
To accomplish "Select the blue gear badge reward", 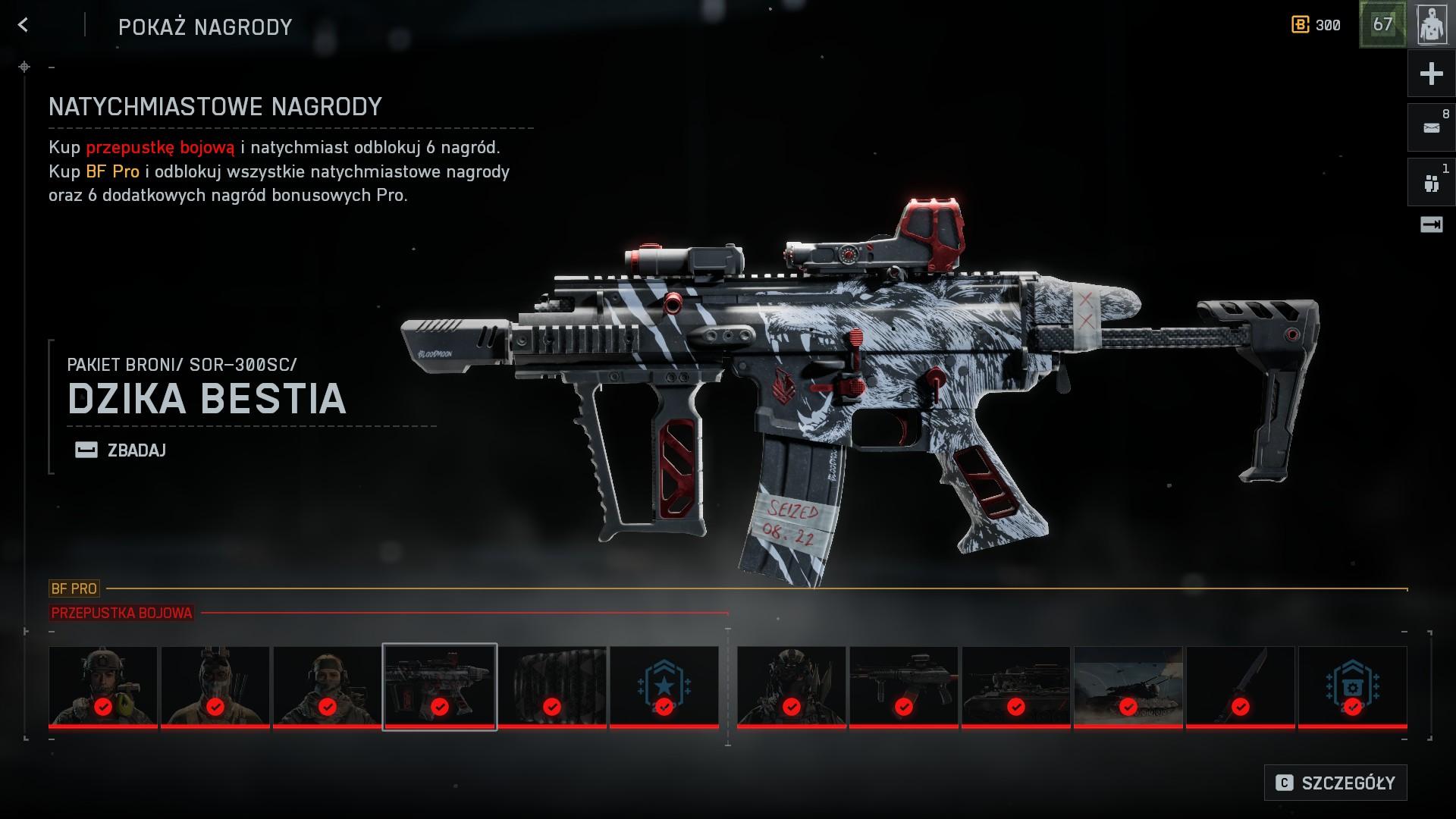I will (1352, 686).
